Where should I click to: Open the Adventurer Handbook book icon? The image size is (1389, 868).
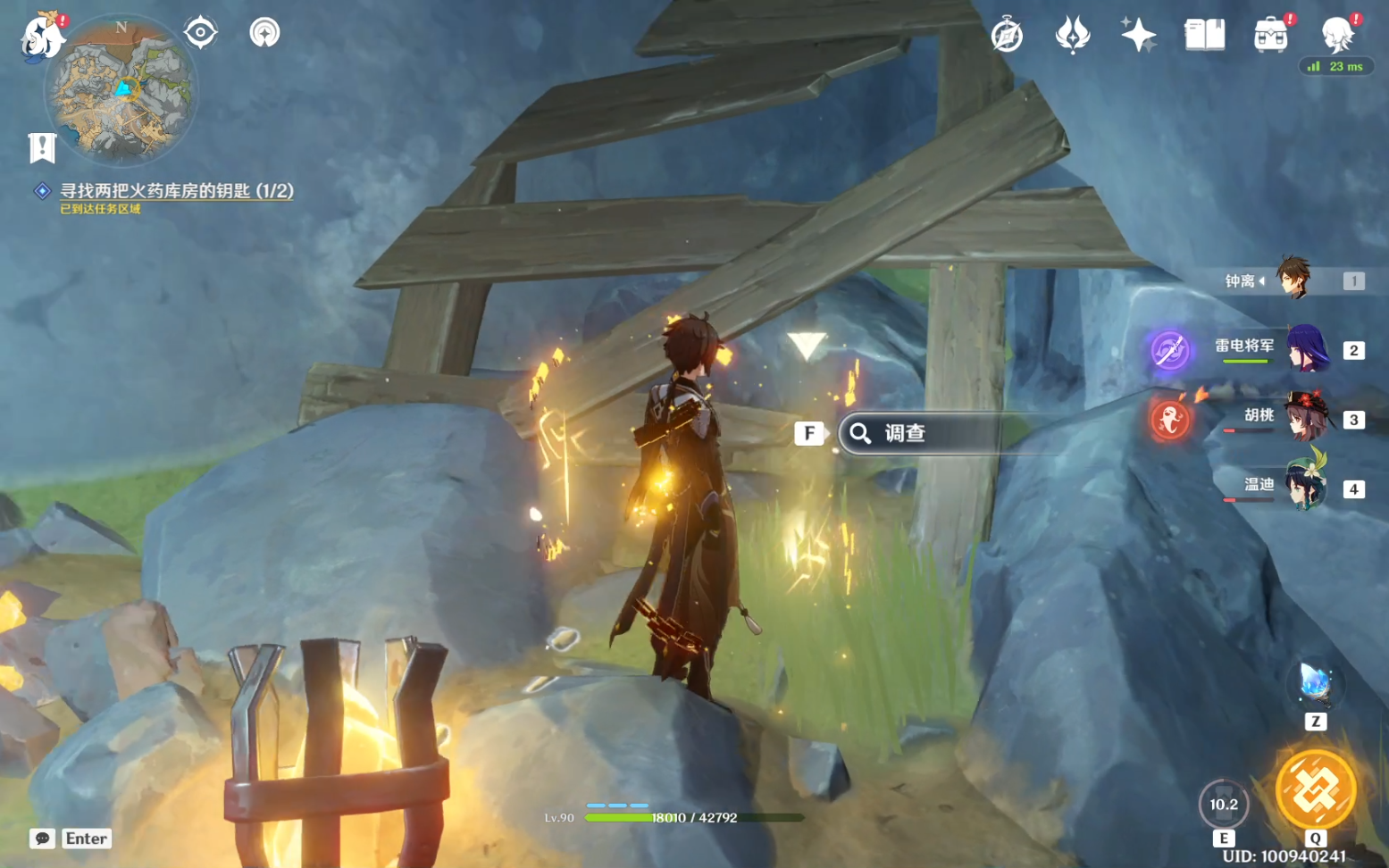1204,36
